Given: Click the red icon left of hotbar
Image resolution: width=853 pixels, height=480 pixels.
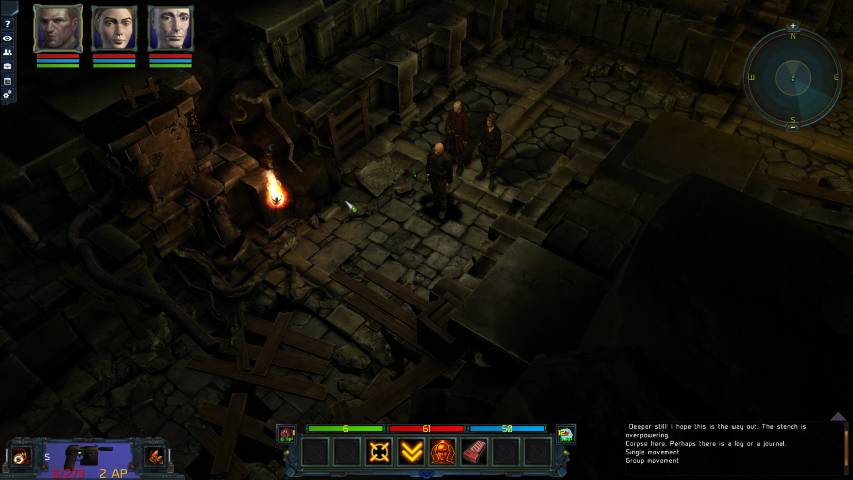Looking at the screenshot, I should click(287, 433).
